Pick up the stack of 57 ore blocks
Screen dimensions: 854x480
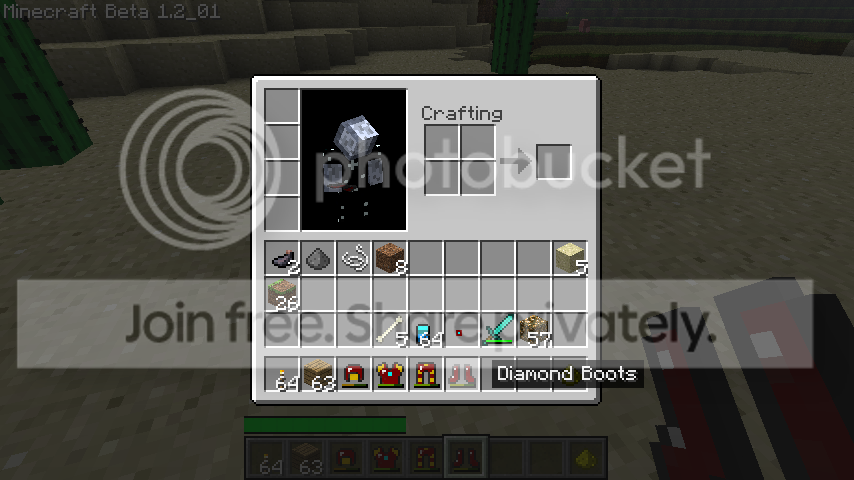point(534,331)
